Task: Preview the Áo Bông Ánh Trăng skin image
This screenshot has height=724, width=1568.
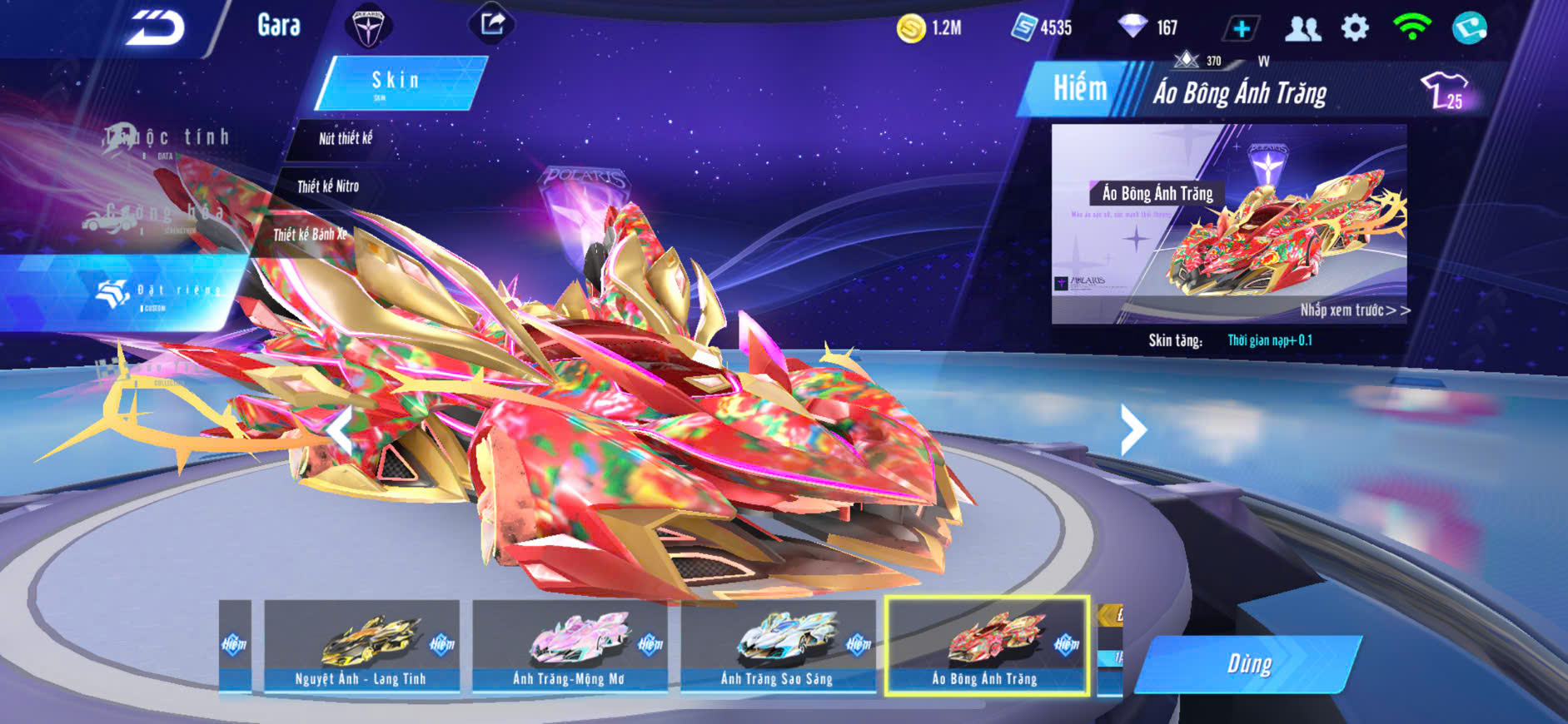Action: pyautogui.click(x=1228, y=225)
